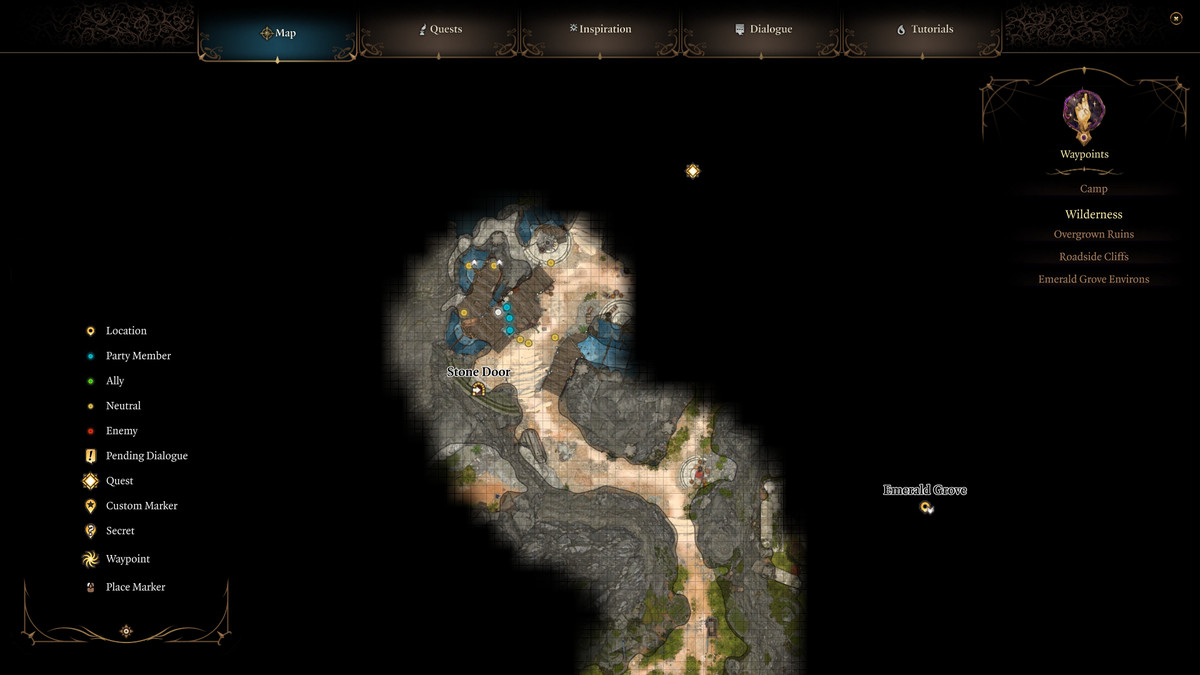Click the Map tab
The height and width of the screenshot is (675, 1200).
[278, 33]
